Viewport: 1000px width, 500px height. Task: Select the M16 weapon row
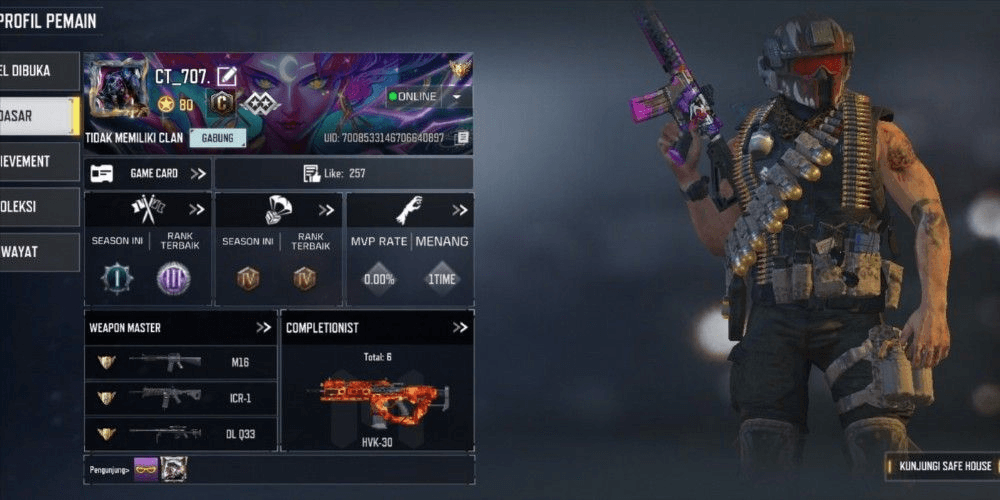tap(180, 362)
